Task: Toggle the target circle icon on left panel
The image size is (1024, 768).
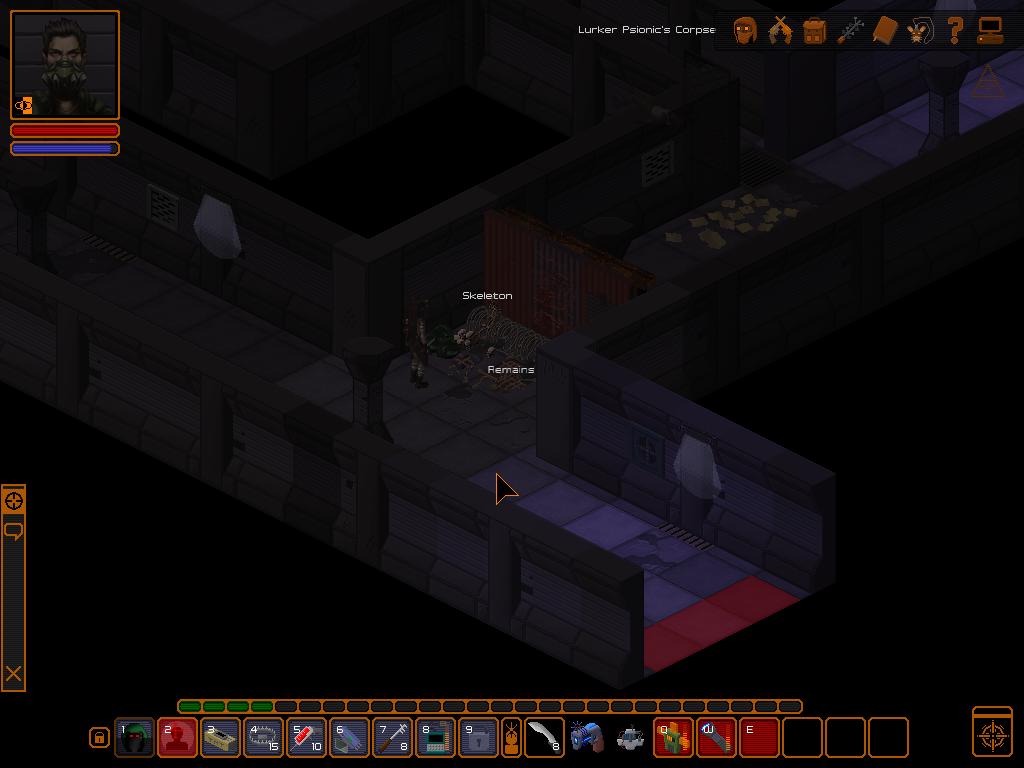Action: point(14,501)
